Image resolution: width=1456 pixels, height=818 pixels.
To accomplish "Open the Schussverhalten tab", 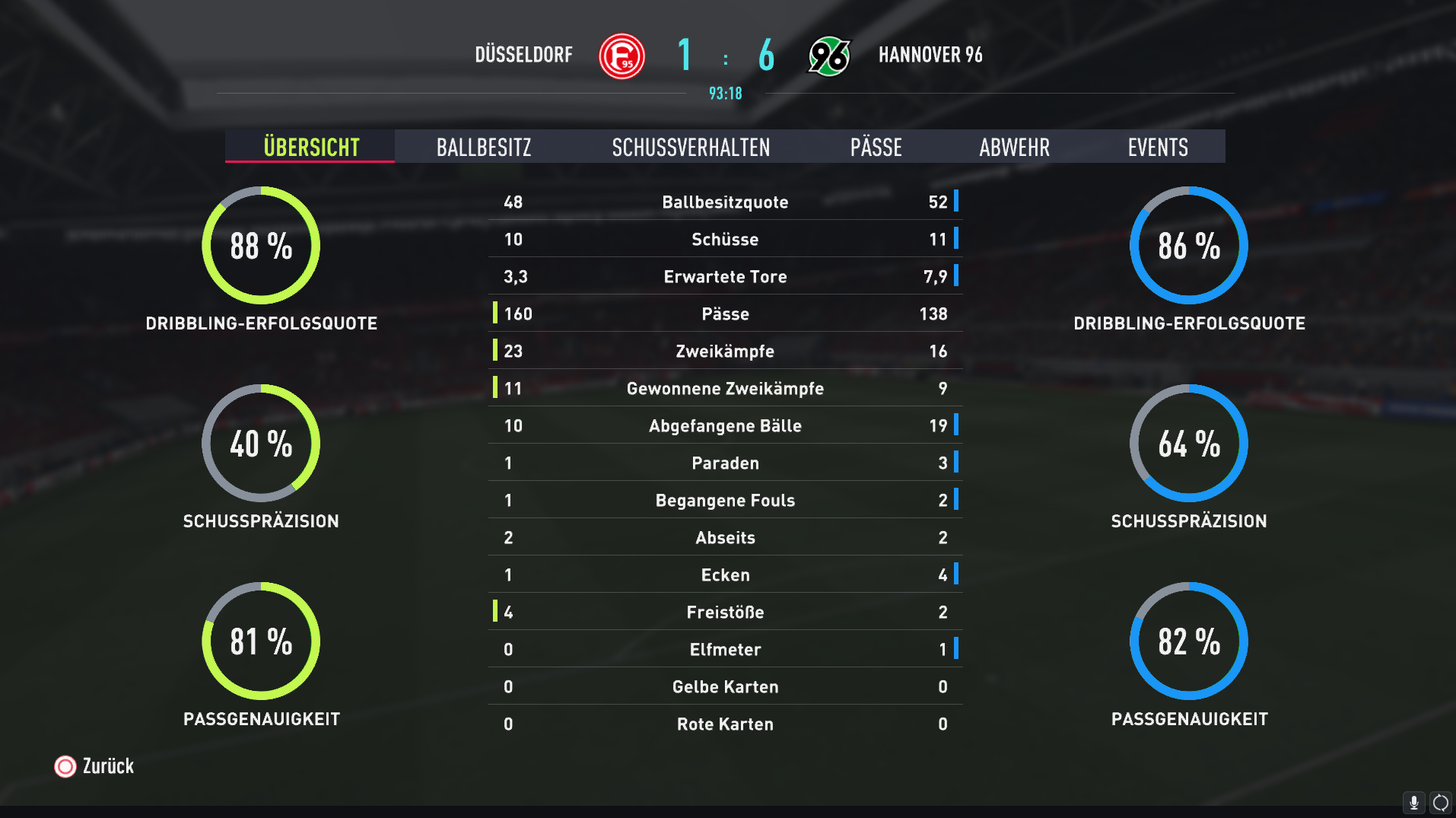I will tap(691, 147).
